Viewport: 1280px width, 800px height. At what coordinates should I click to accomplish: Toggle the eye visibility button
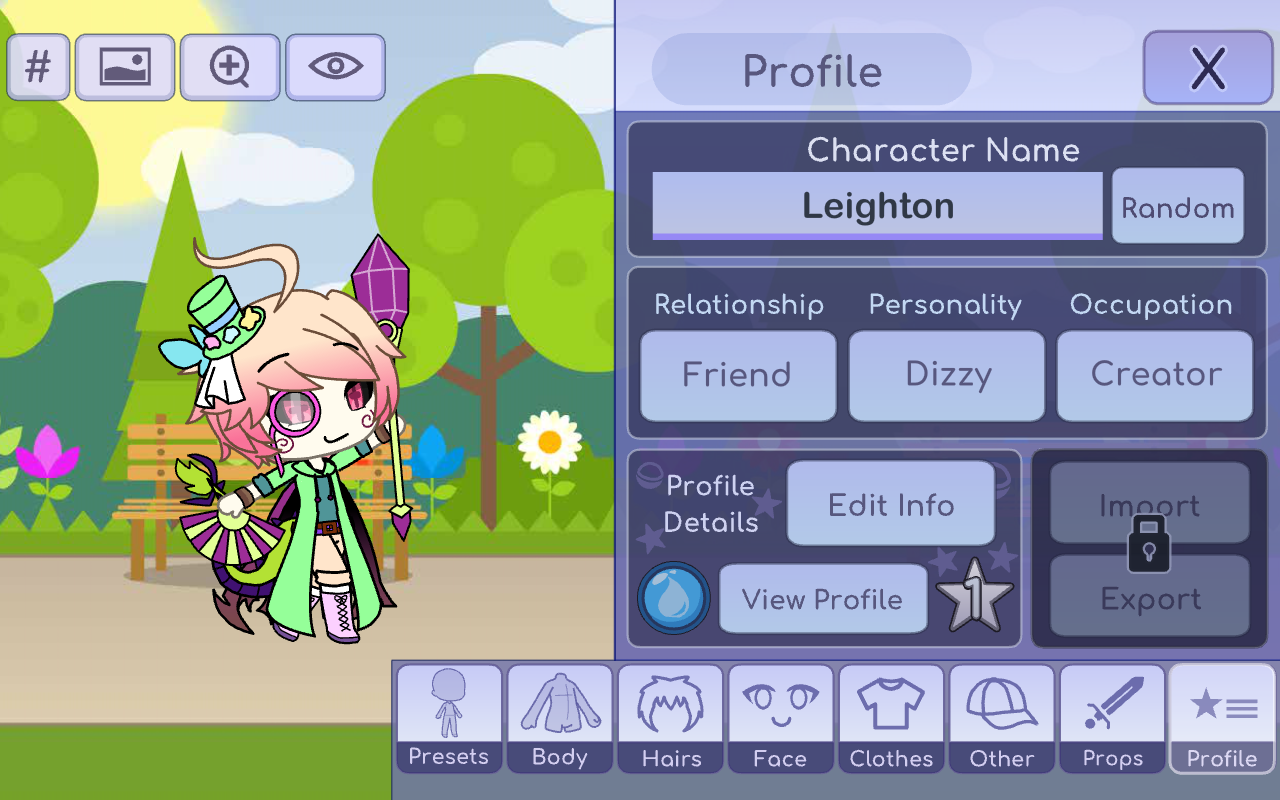(x=335, y=67)
